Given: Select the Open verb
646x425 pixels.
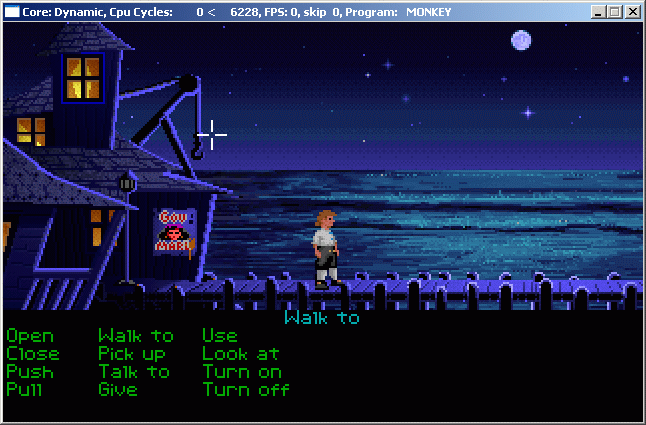Looking at the screenshot, I should click(30, 336).
